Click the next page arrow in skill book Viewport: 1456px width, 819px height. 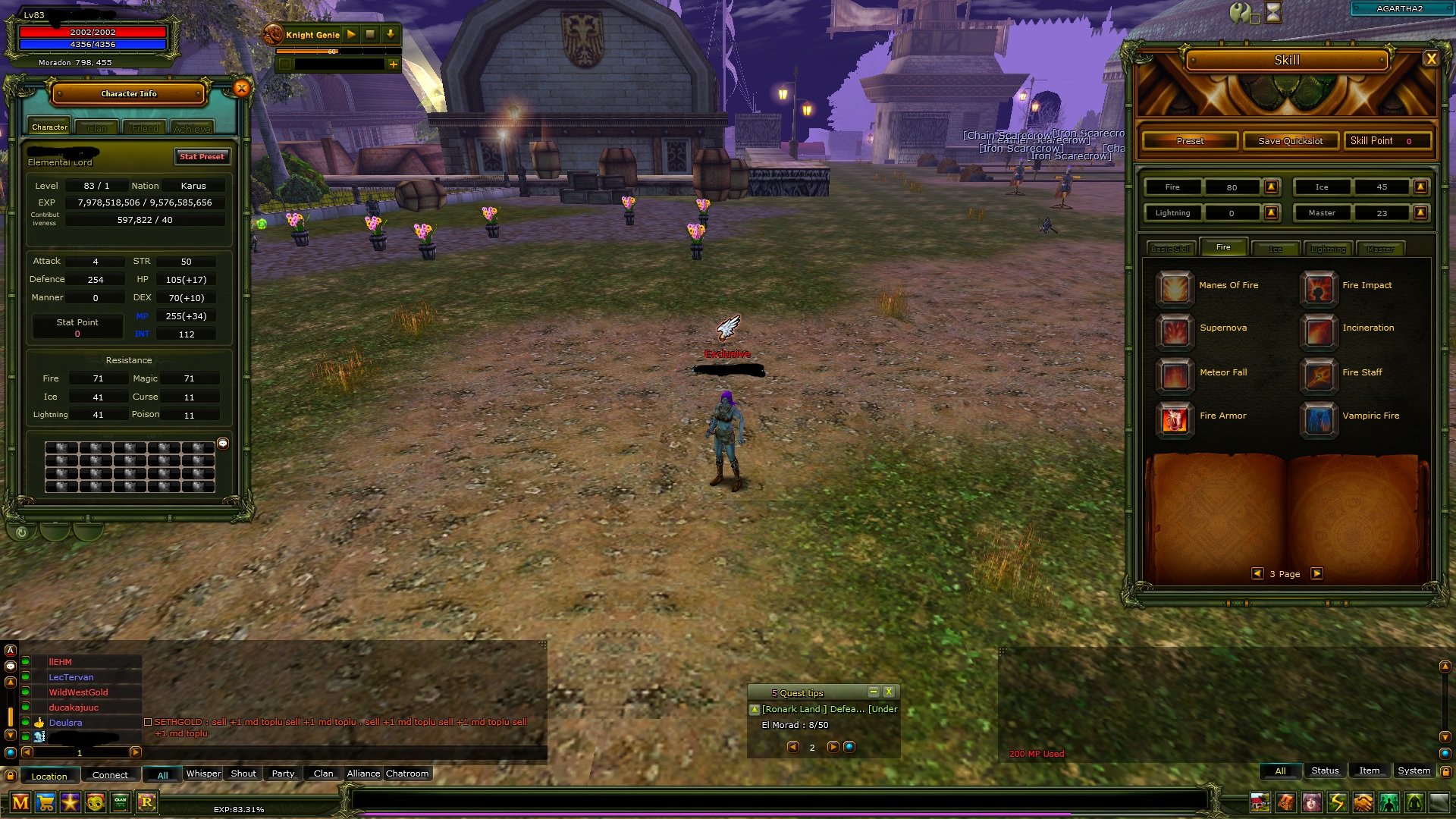click(x=1316, y=574)
